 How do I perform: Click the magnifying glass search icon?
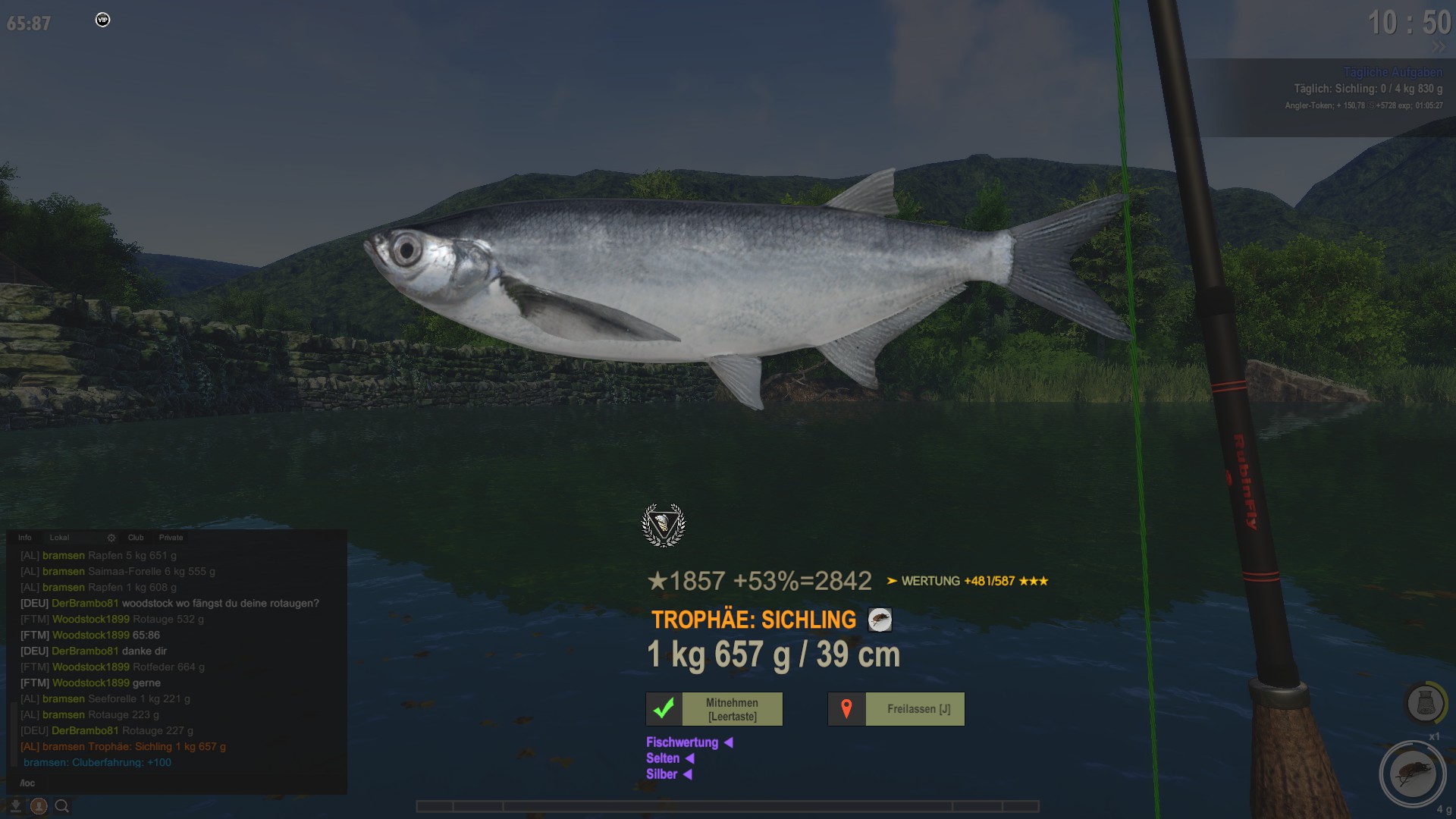(62, 806)
